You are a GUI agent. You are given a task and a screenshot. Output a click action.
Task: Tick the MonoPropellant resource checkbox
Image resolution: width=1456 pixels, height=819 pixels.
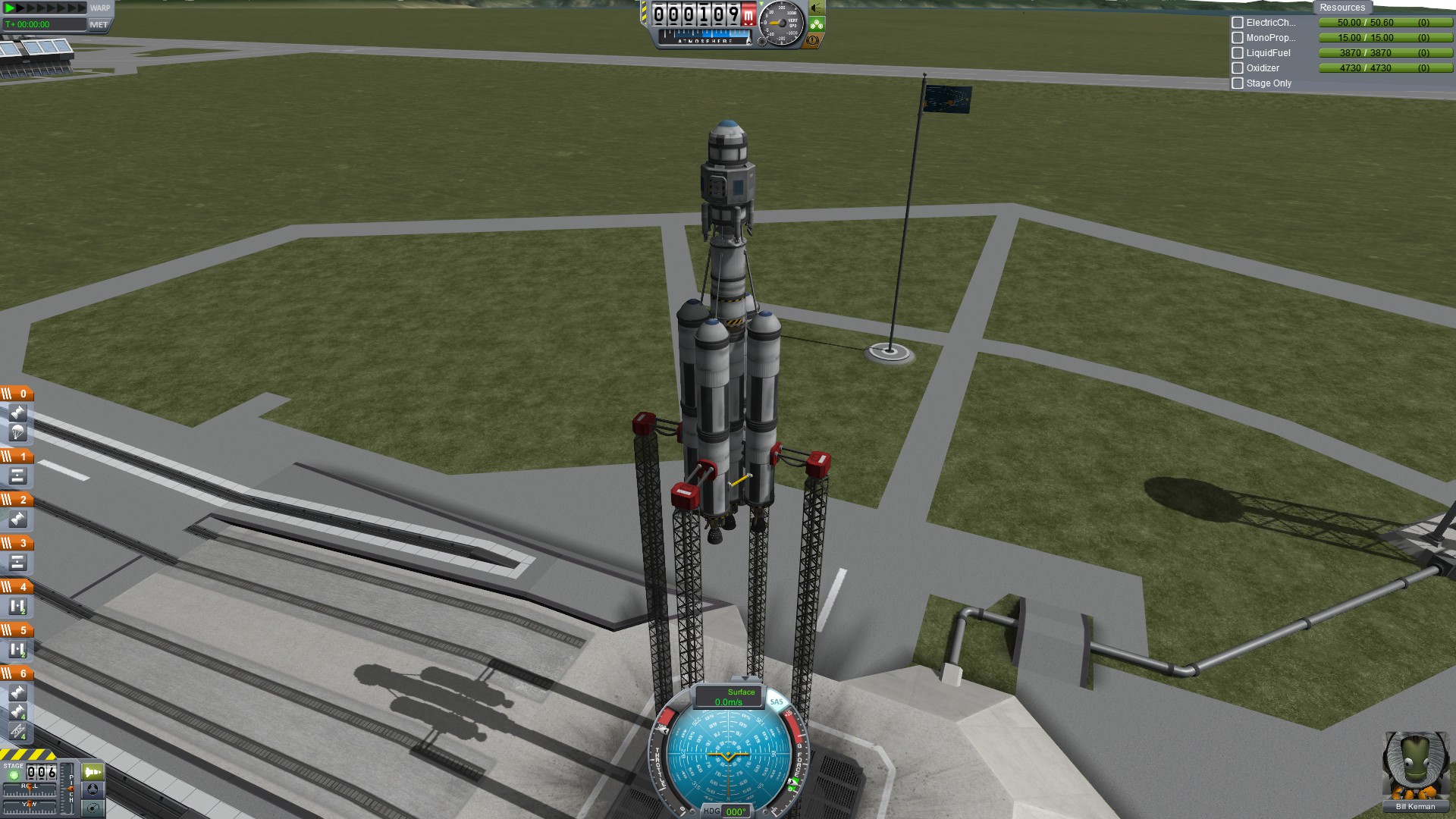click(1238, 38)
